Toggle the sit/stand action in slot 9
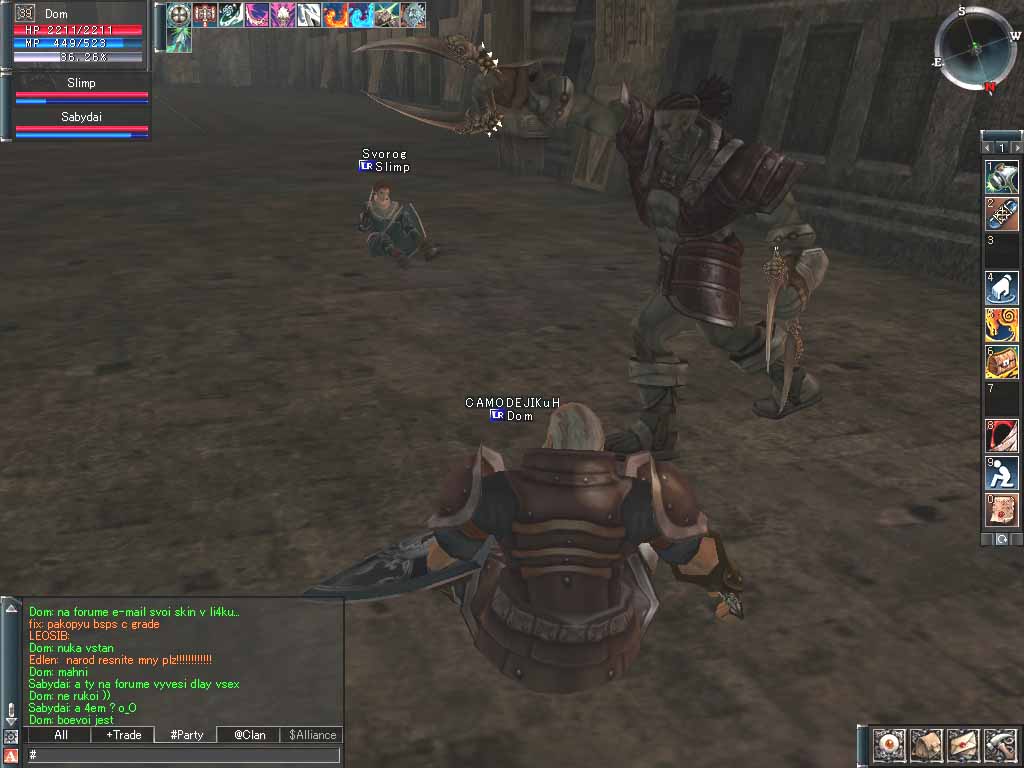Screen dimensions: 1024x768 1002,473
